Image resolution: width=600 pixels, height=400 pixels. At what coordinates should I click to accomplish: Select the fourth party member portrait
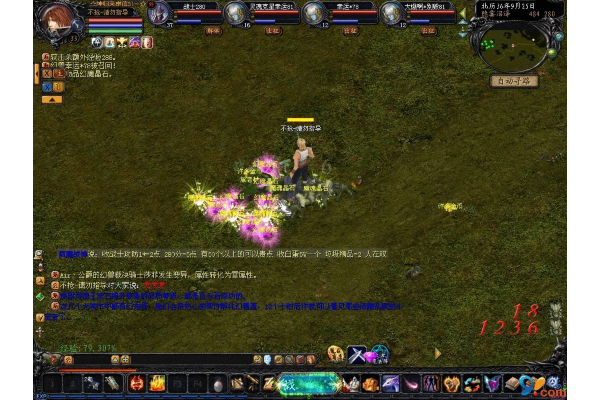[393, 13]
